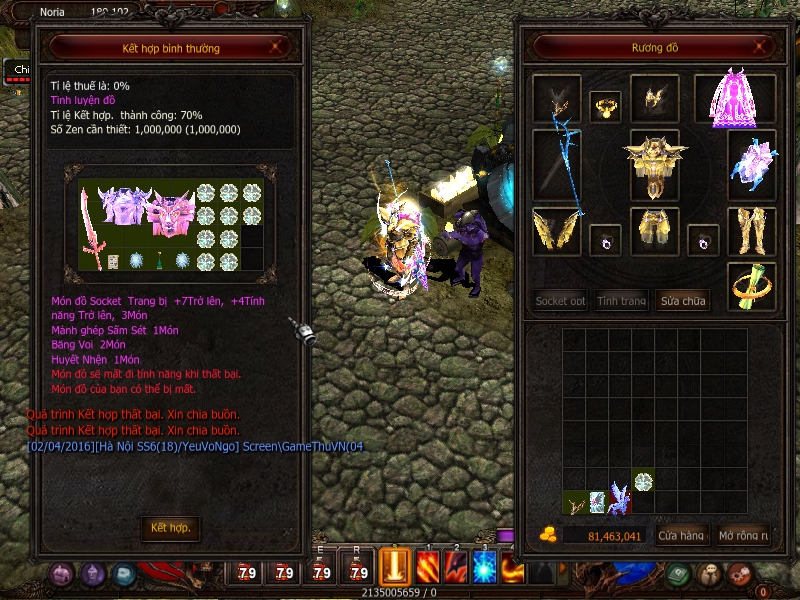Activate the golden pillar skill on hotbar

pyautogui.click(x=395, y=567)
